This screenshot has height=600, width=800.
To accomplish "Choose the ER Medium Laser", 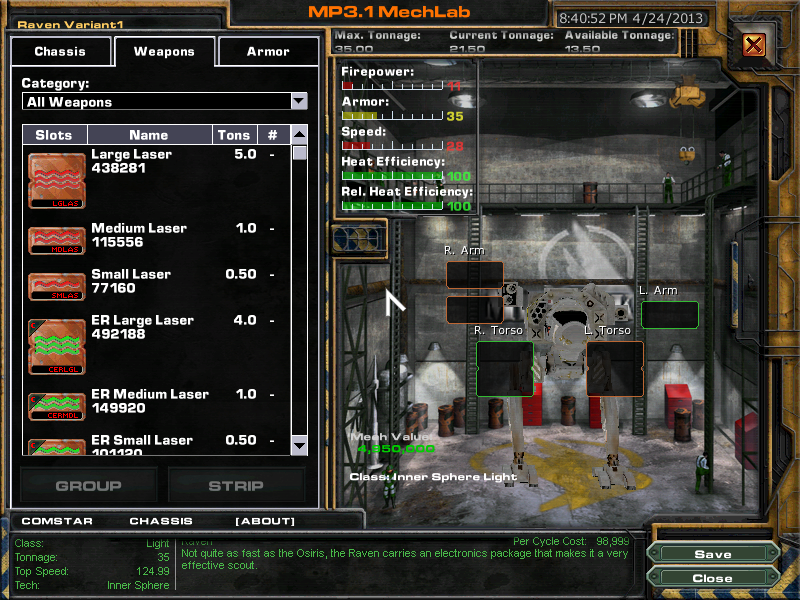I will click(x=149, y=401).
